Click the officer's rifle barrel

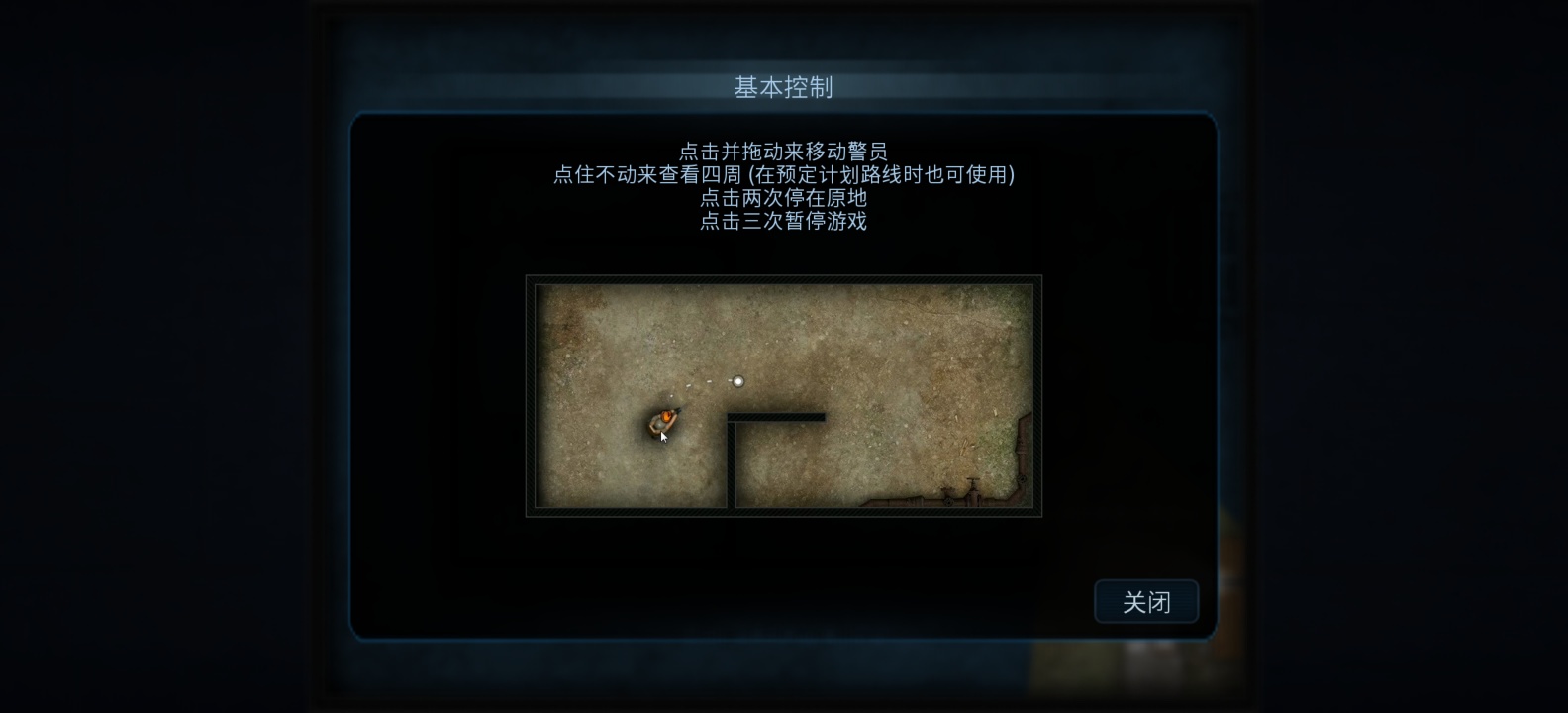pos(679,412)
